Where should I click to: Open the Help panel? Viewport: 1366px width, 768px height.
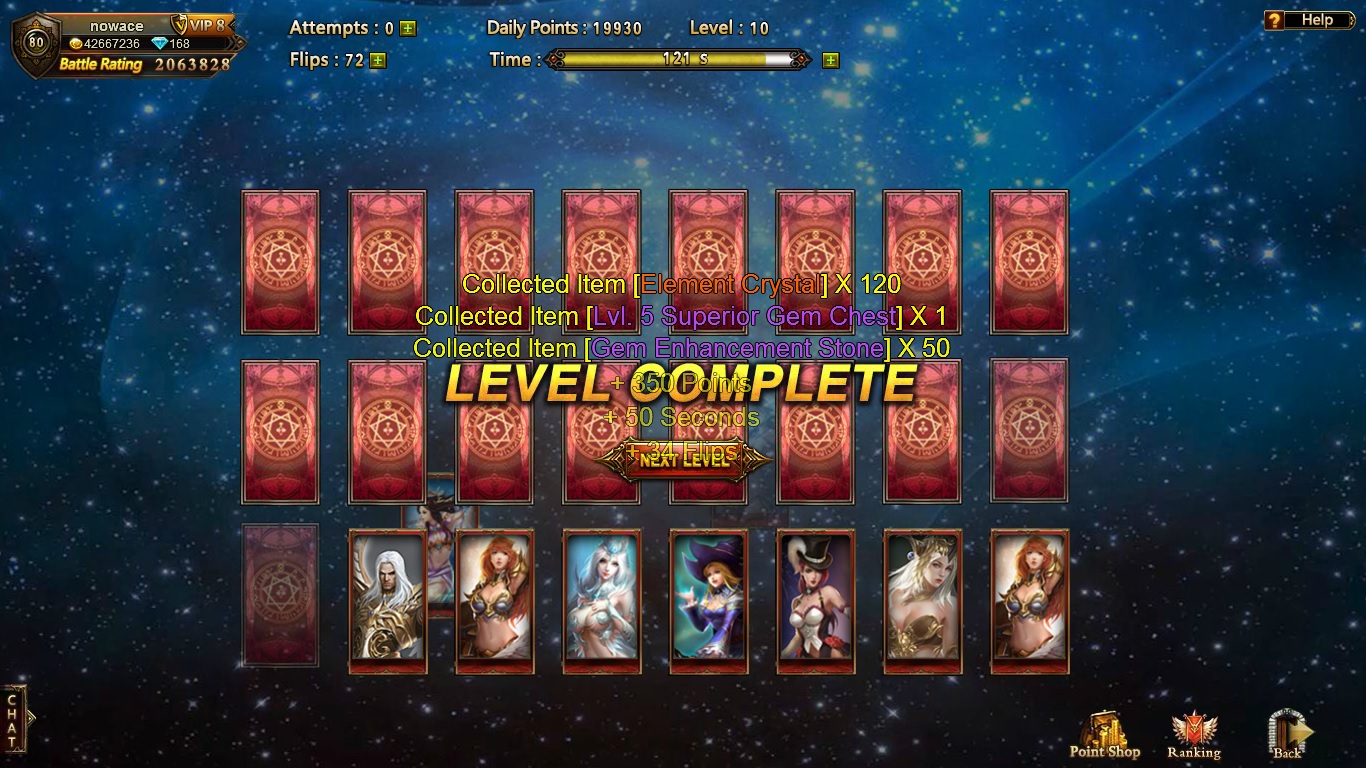[1302, 20]
